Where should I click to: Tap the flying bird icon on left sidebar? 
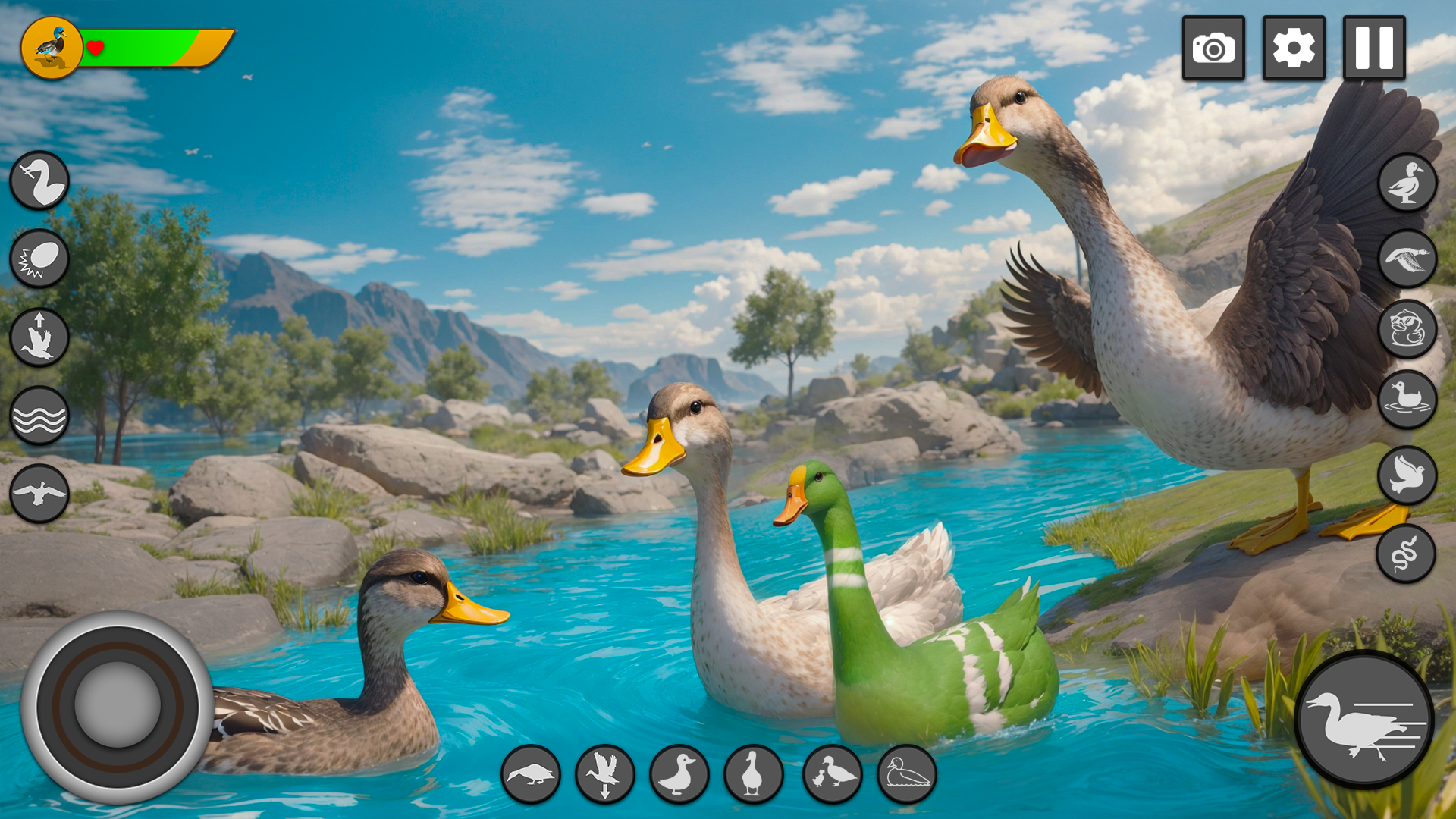[39, 493]
